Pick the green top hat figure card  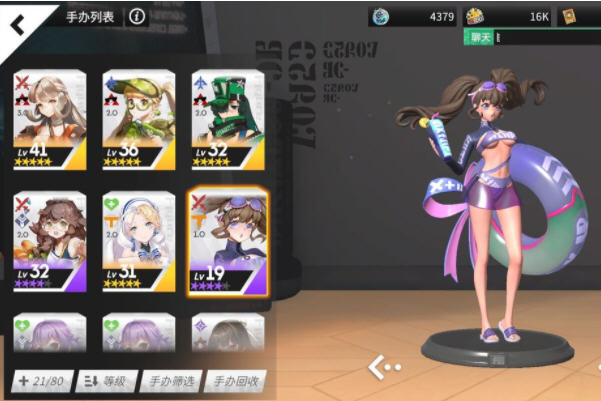227,119
